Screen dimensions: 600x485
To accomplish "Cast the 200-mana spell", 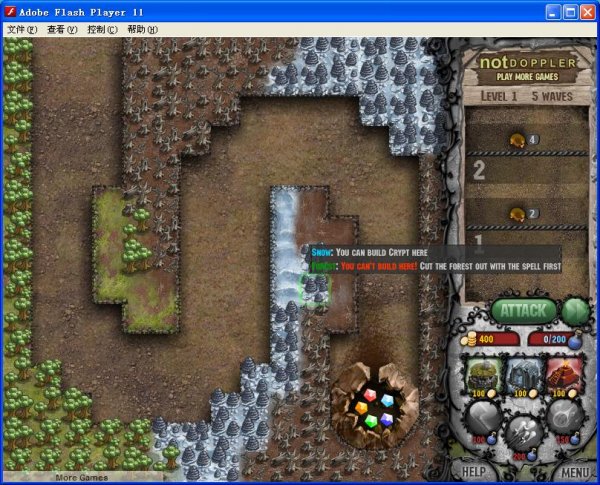I will 524,435.
